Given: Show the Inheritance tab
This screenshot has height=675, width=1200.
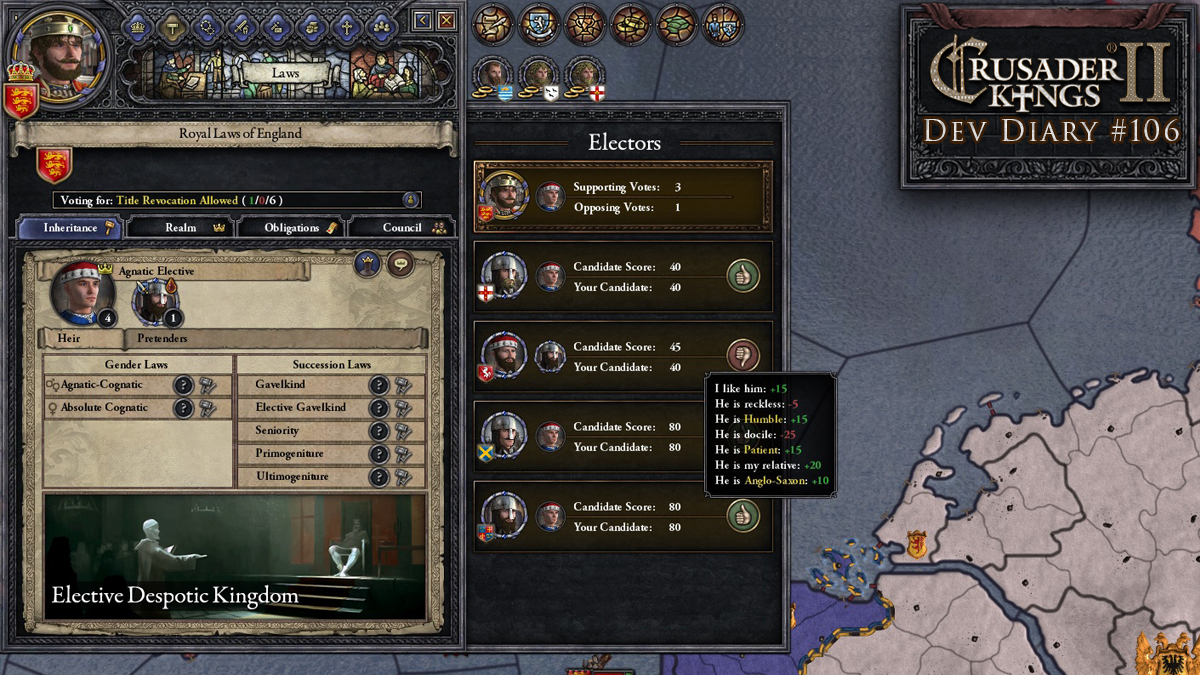Looking at the screenshot, I should tap(71, 228).
